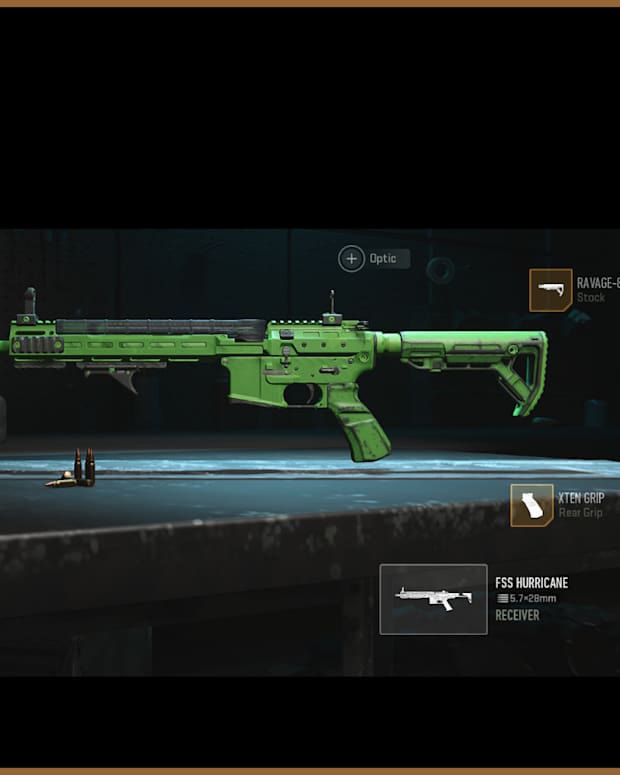Choose the FSS Hurricane receiver tile

(434, 599)
